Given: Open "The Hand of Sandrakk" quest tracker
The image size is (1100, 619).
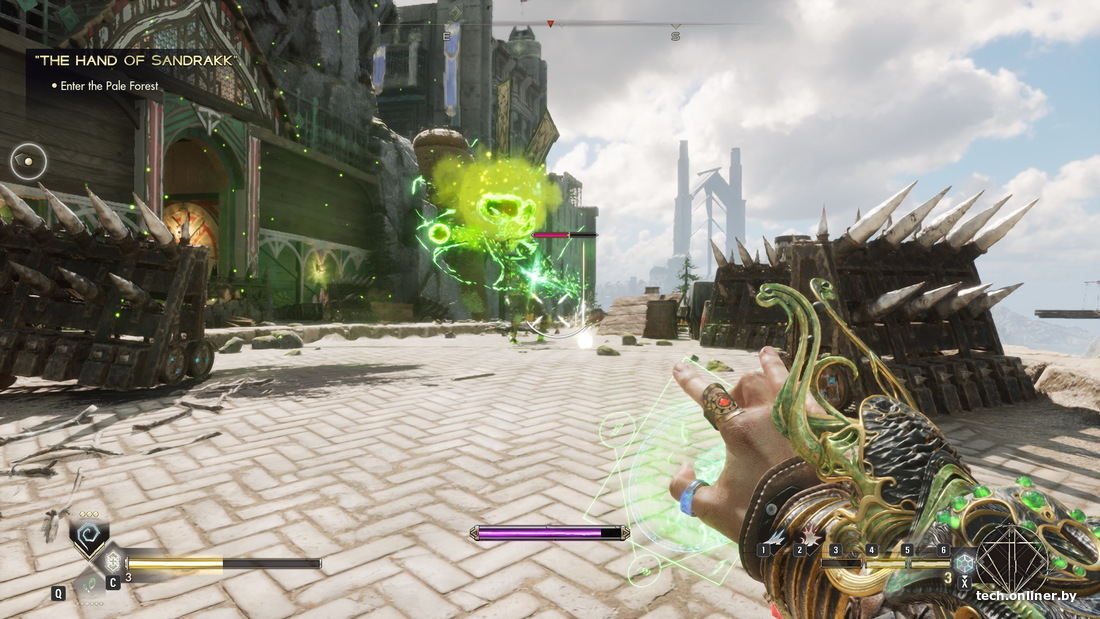Looking at the screenshot, I should [x=137, y=61].
